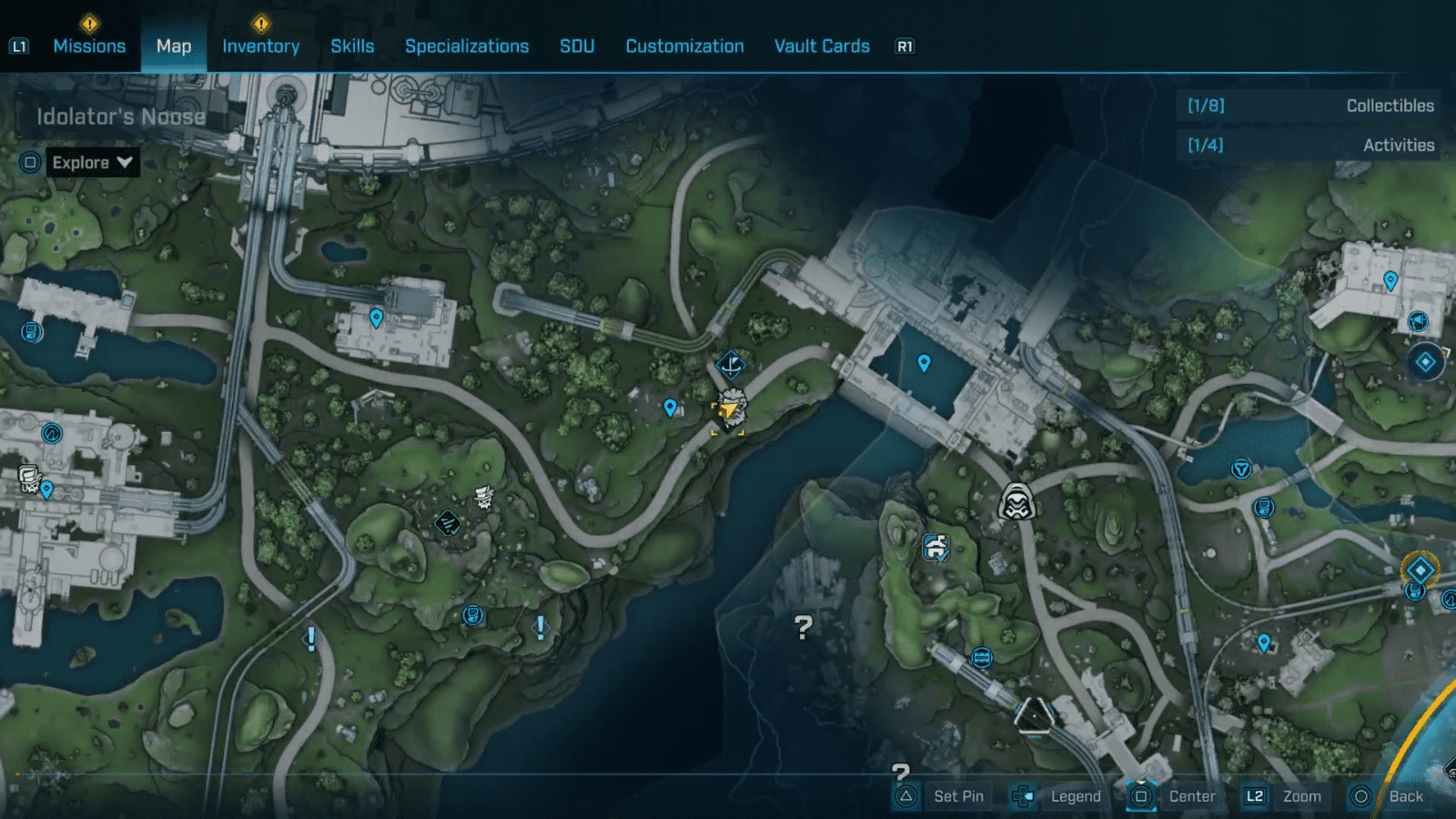Select the white question mark map marker
1456x819 pixels.
pyautogui.click(x=803, y=626)
